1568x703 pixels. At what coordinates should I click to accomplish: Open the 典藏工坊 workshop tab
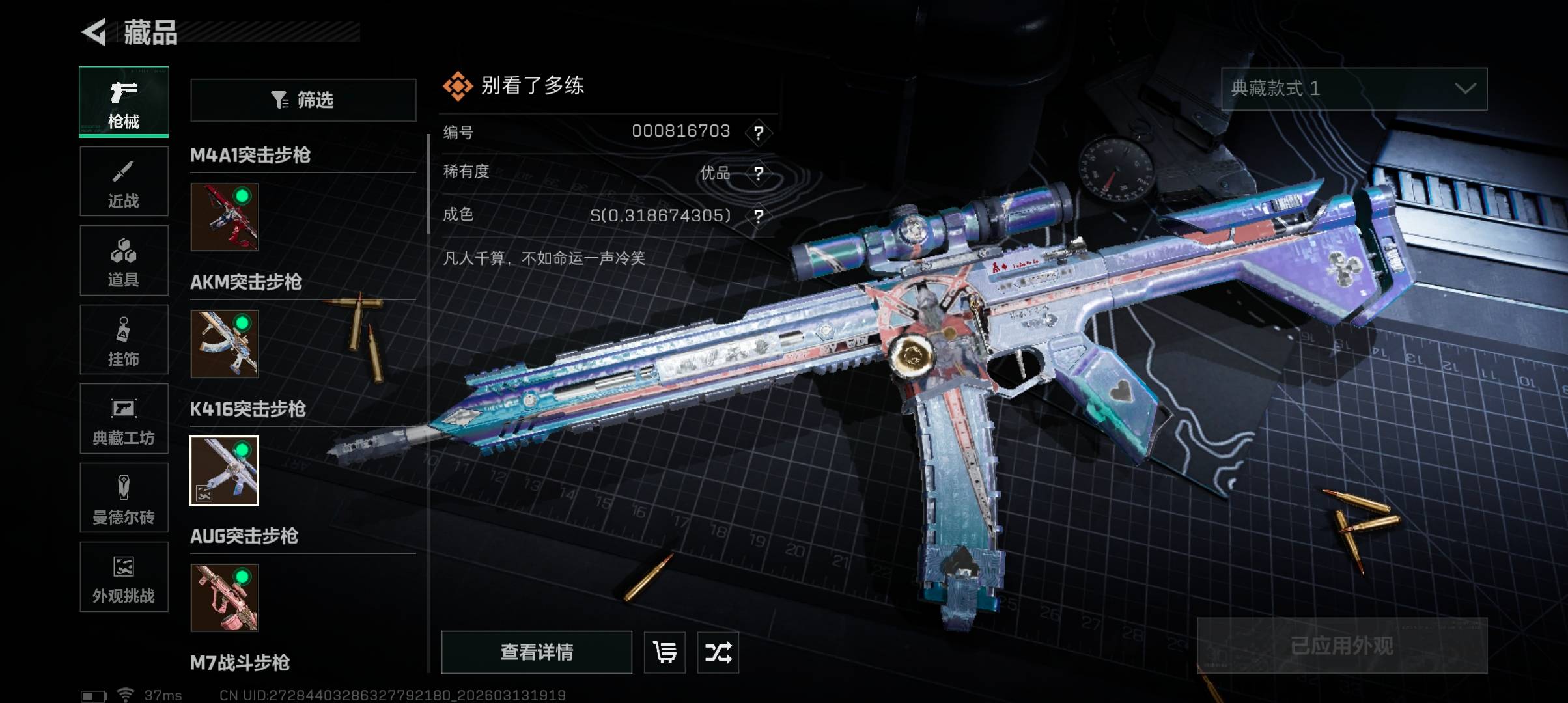(x=124, y=419)
